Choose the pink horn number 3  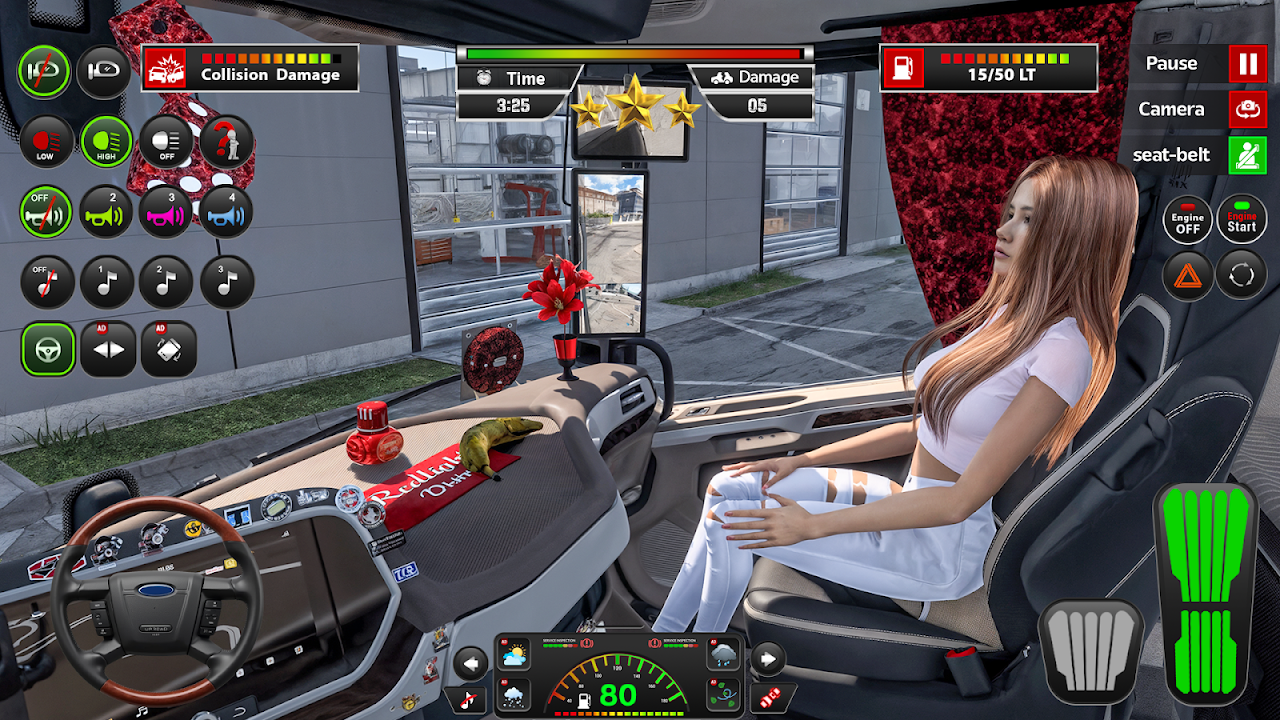click(x=166, y=211)
